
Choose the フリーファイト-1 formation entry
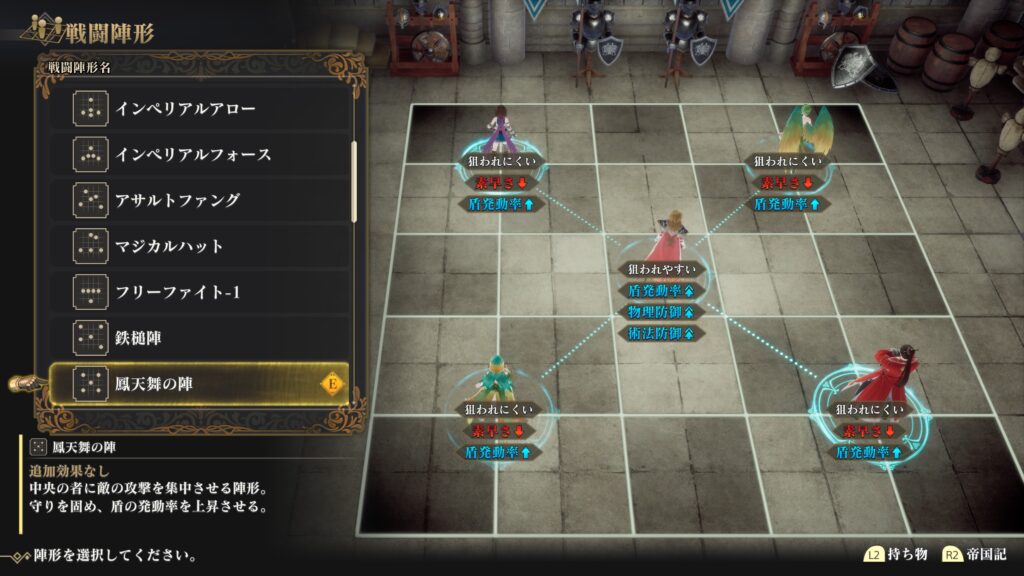200,292
